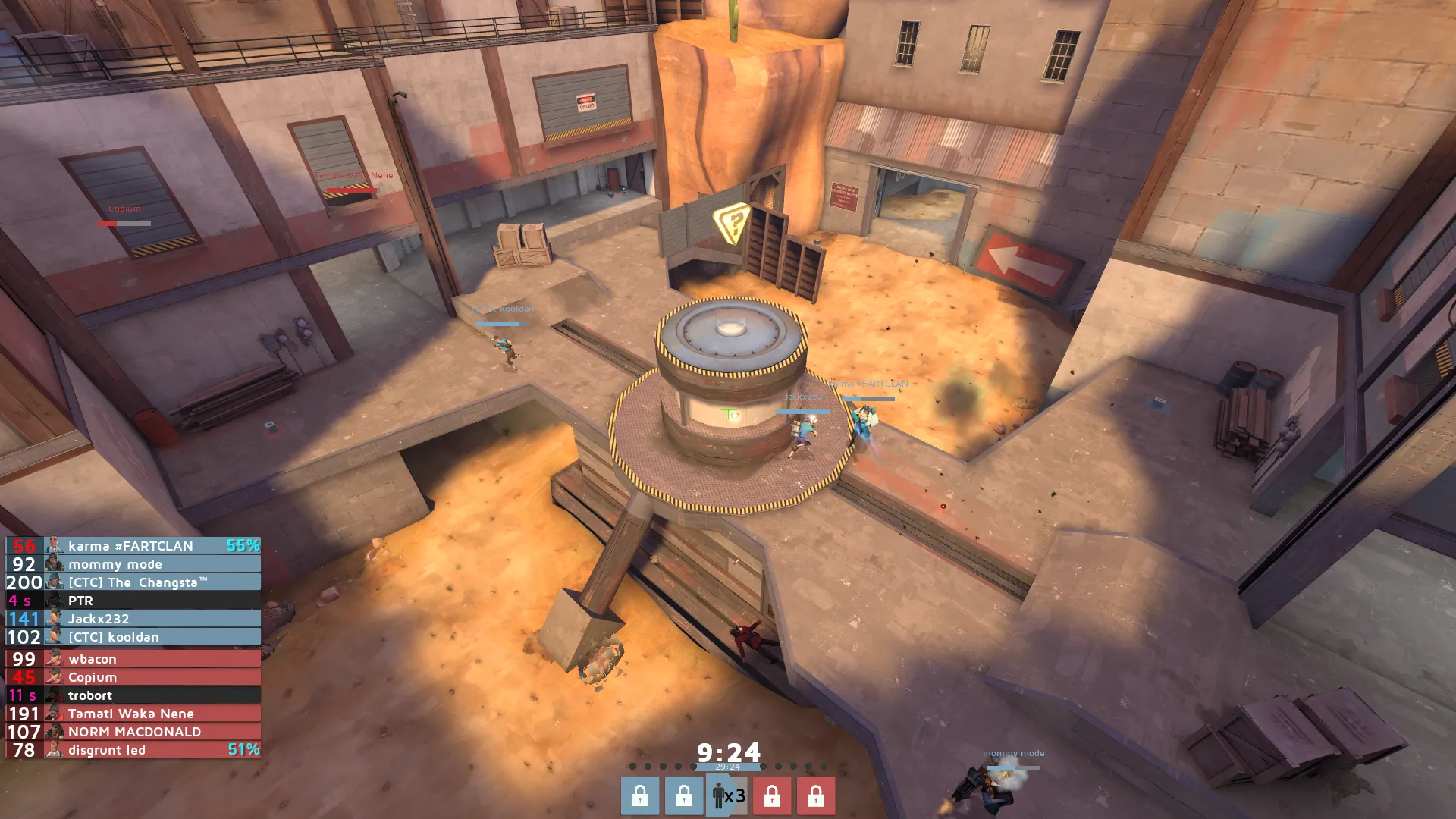Image resolution: width=1456 pixels, height=819 pixels.
Task: Select the Tamati Waka Nene row
Action: pyautogui.click(x=133, y=714)
